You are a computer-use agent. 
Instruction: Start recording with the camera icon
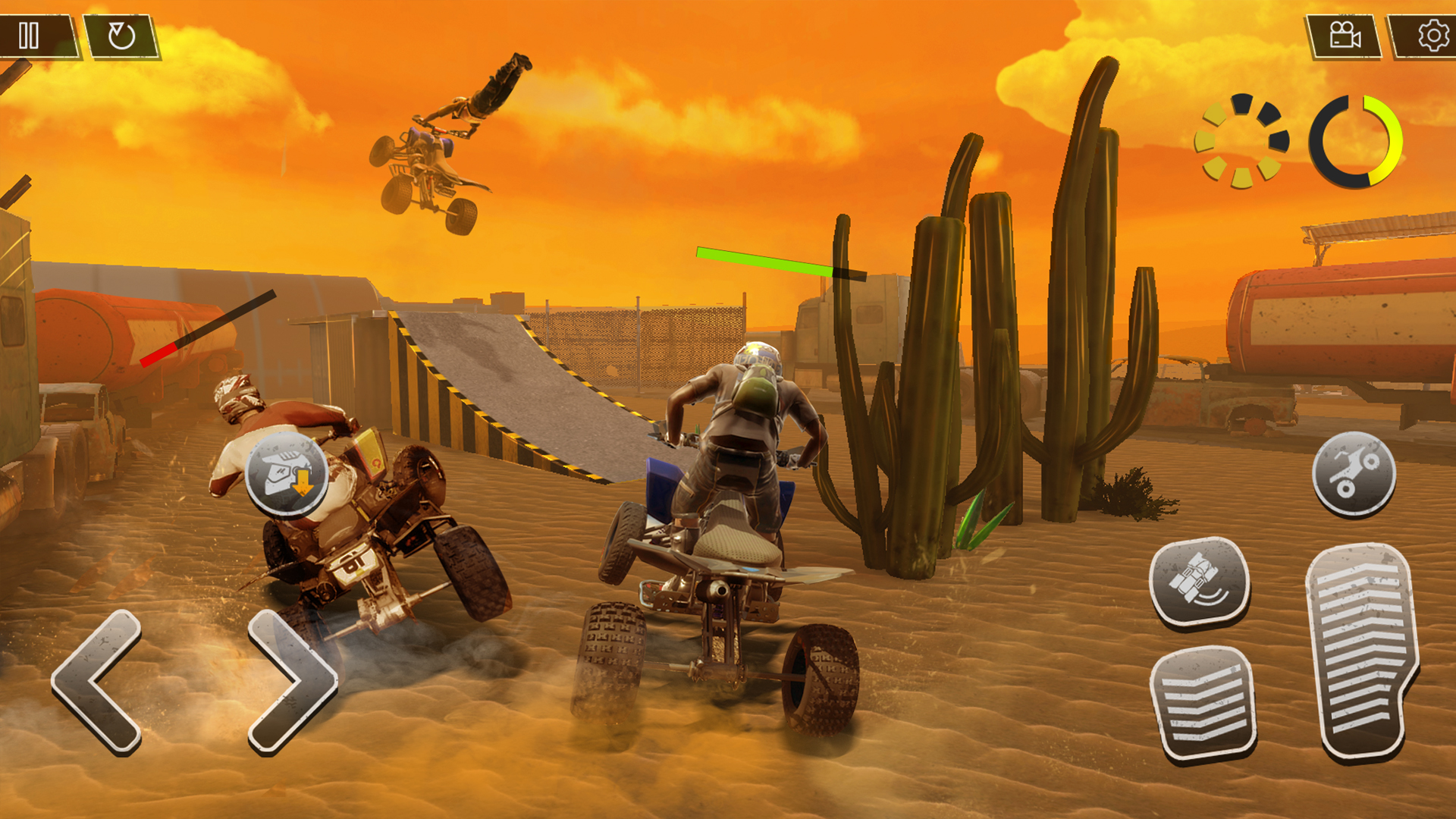pos(1346,34)
